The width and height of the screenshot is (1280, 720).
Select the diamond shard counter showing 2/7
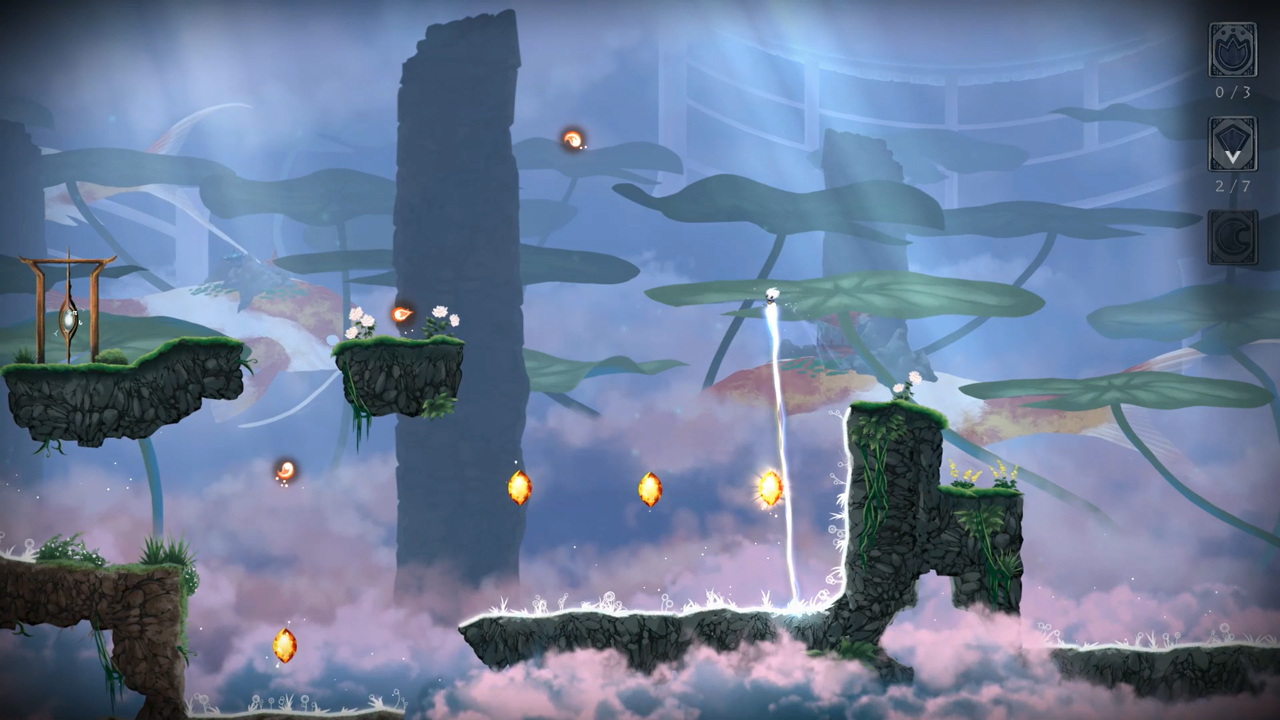pyautogui.click(x=1231, y=145)
